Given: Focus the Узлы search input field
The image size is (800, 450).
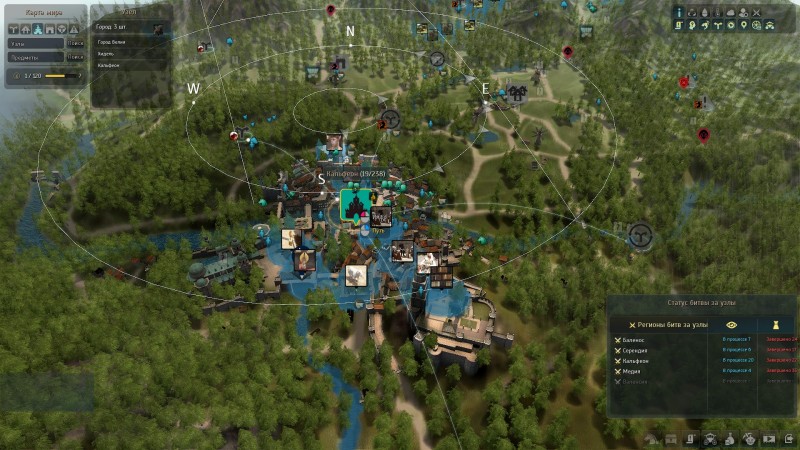Looking at the screenshot, I should click(36, 43).
